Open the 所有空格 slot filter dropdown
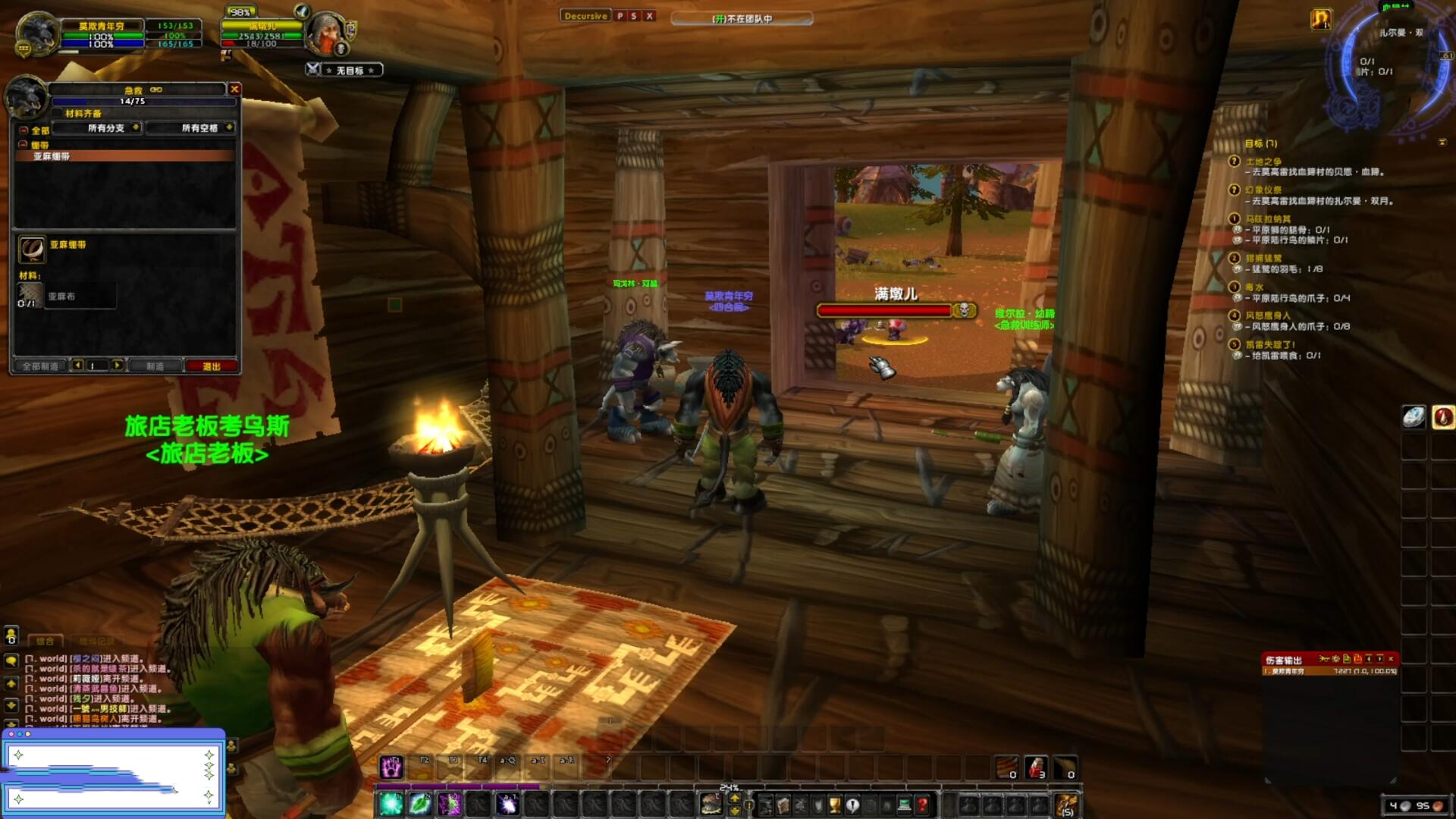The image size is (1456, 819). point(200,128)
